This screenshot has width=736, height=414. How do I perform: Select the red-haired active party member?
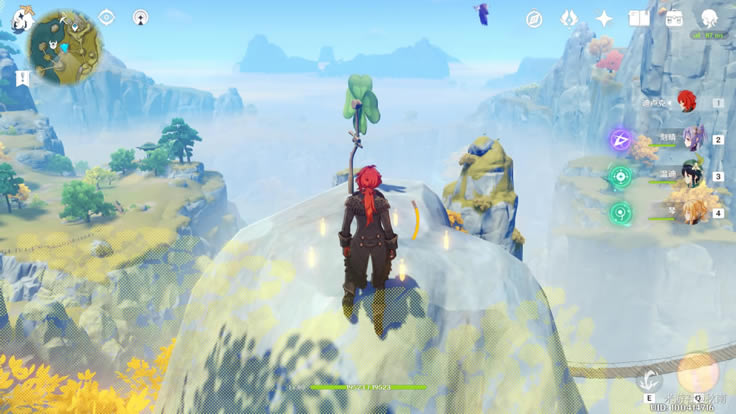686,100
